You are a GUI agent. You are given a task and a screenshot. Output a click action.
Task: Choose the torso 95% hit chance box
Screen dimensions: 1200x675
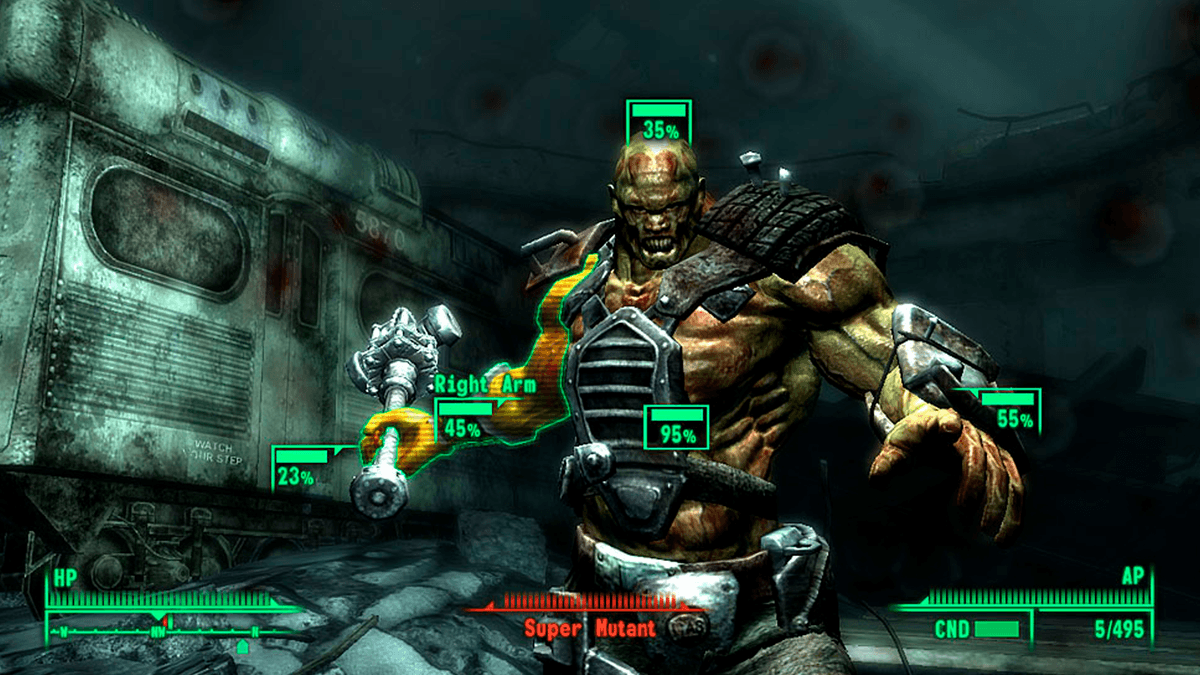tap(677, 427)
